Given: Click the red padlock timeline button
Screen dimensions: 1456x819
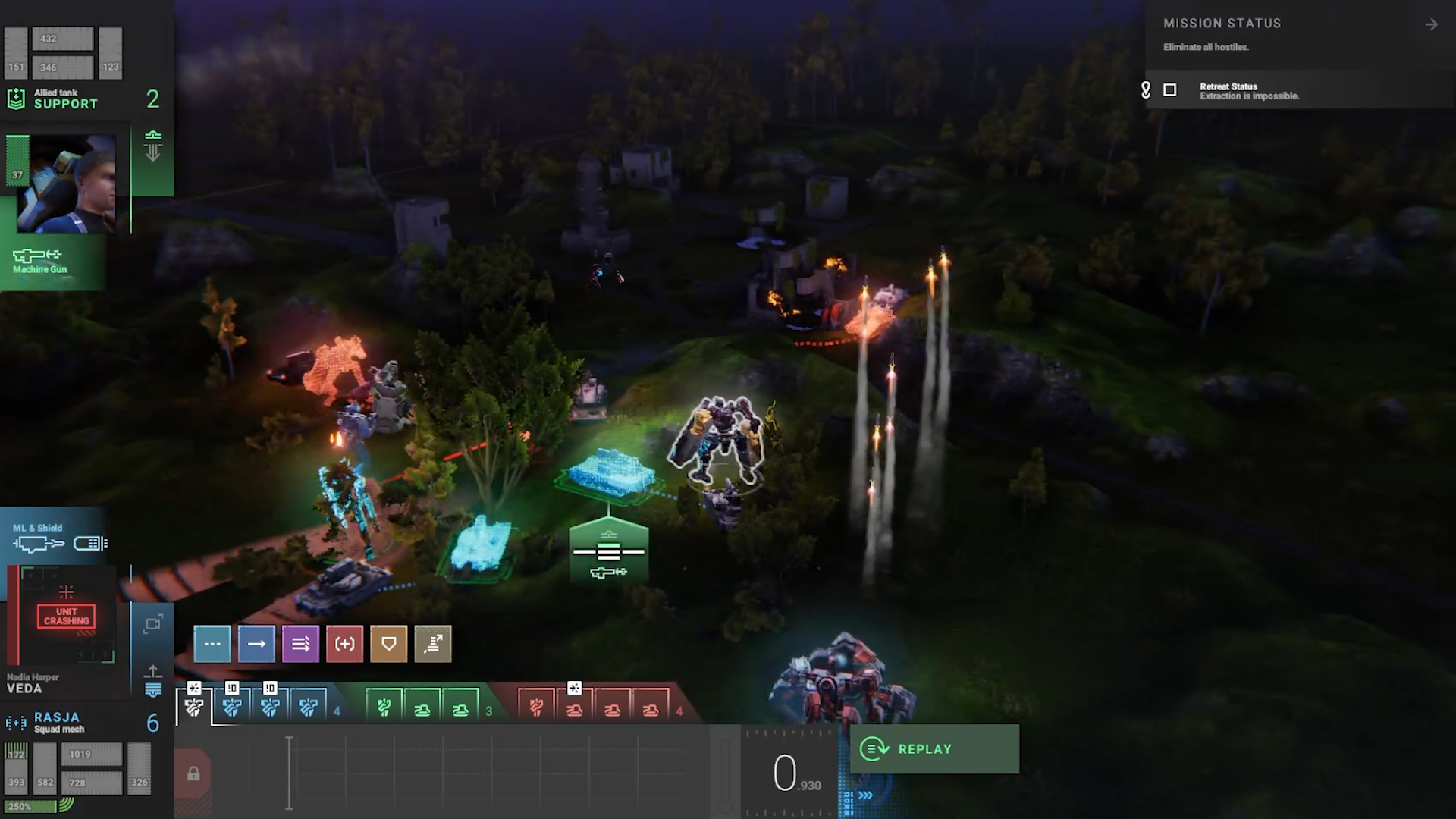Looking at the screenshot, I should [x=193, y=774].
